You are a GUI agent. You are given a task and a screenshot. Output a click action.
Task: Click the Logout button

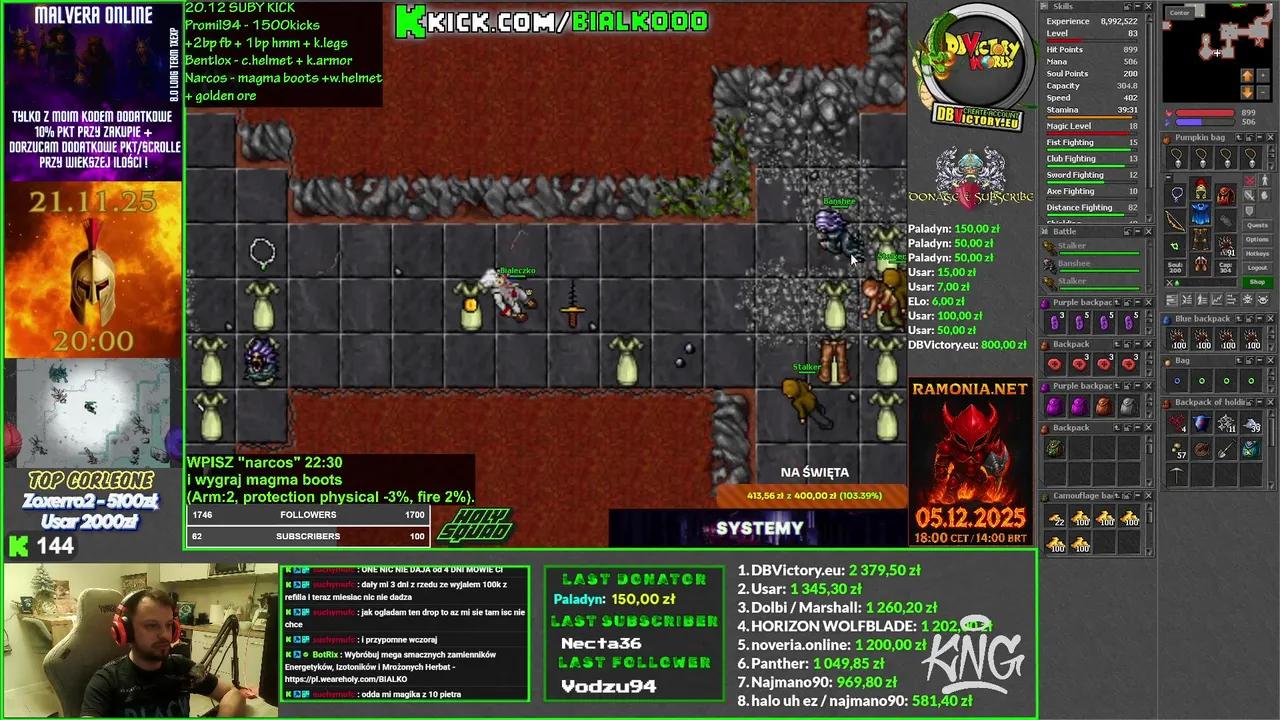tap(1258, 267)
